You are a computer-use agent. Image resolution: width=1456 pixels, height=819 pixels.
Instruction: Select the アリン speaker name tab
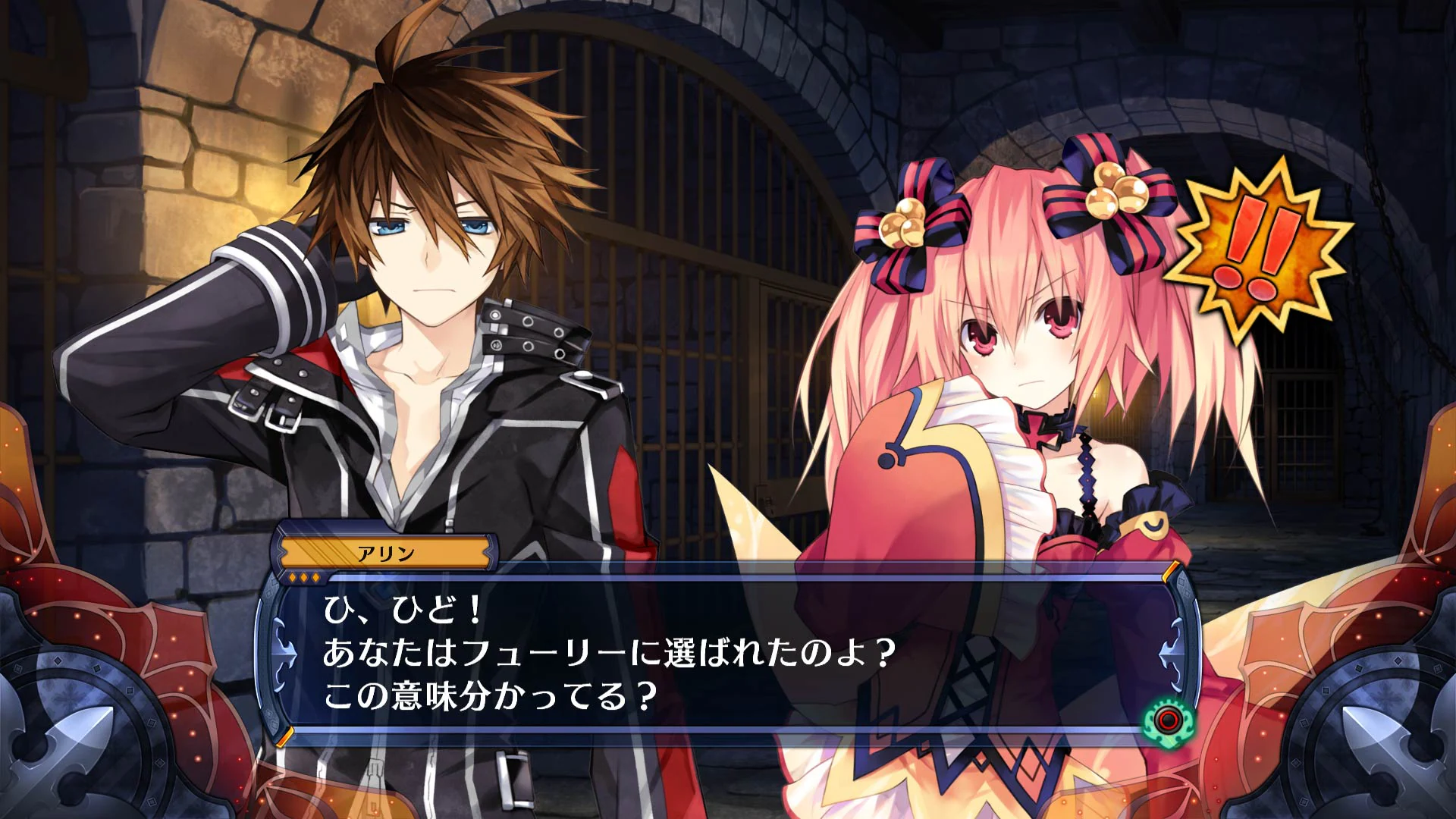click(387, 554)
